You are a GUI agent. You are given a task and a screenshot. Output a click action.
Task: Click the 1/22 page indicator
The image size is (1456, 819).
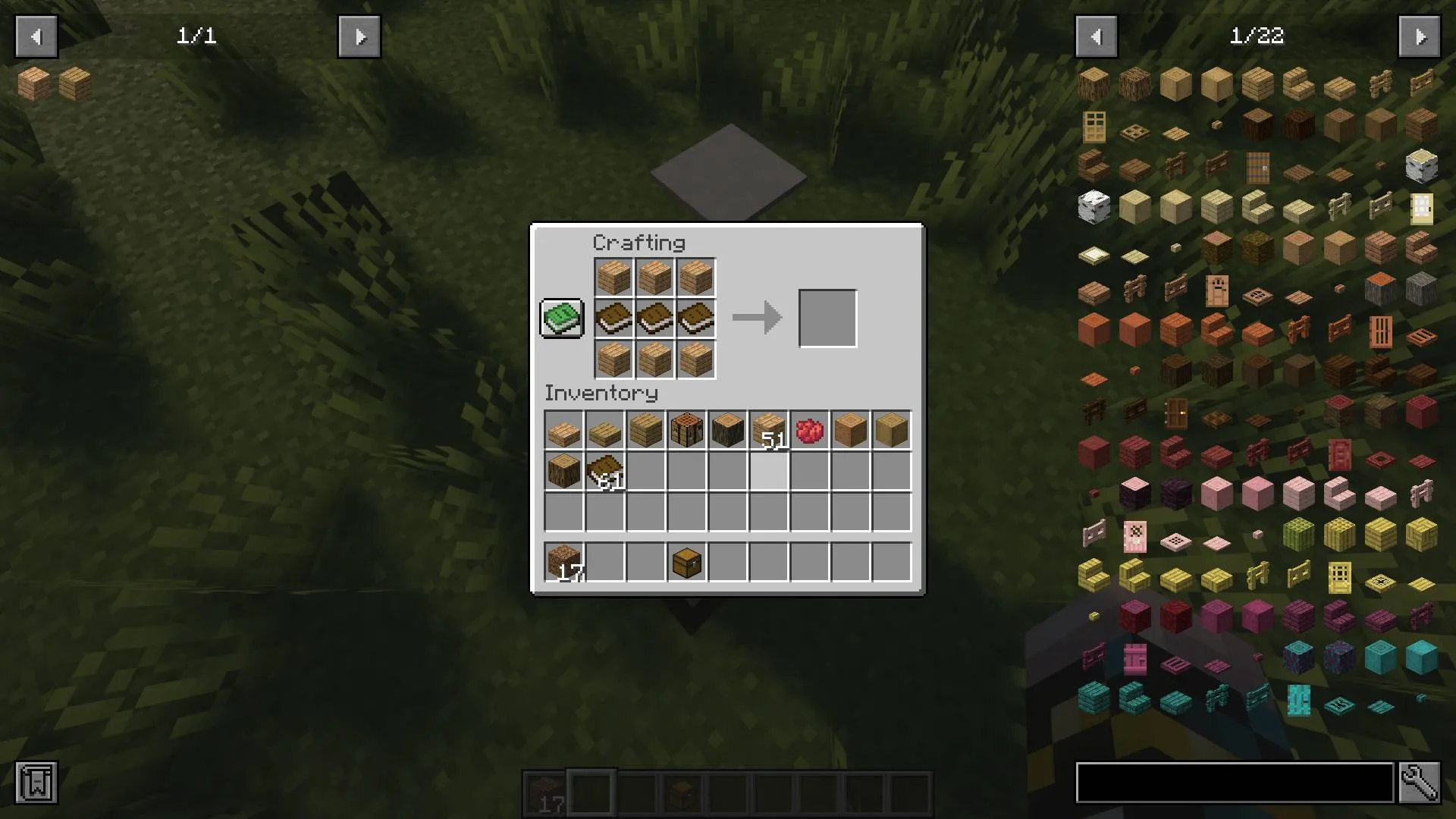(x=1259, y=36)
